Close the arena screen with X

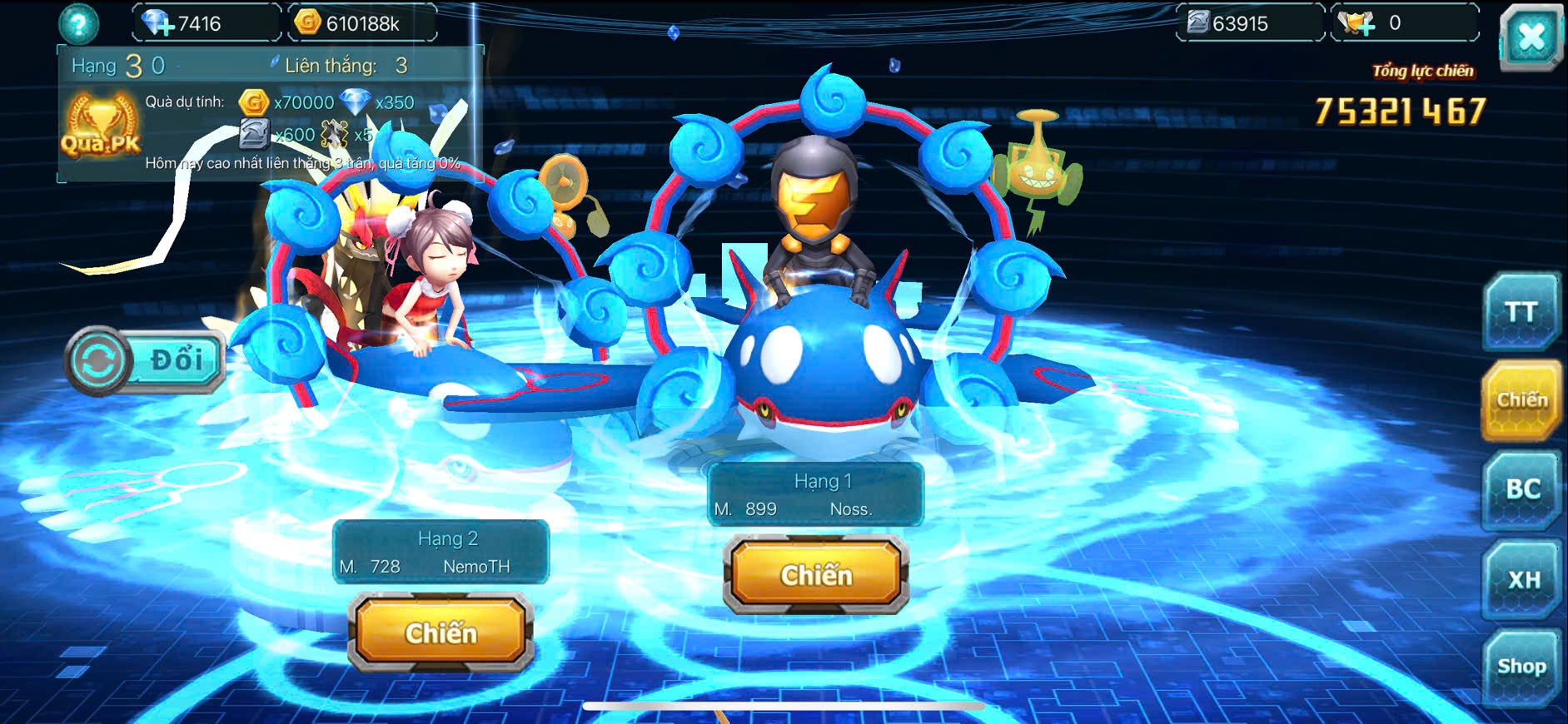click(x=1531, y=37)
